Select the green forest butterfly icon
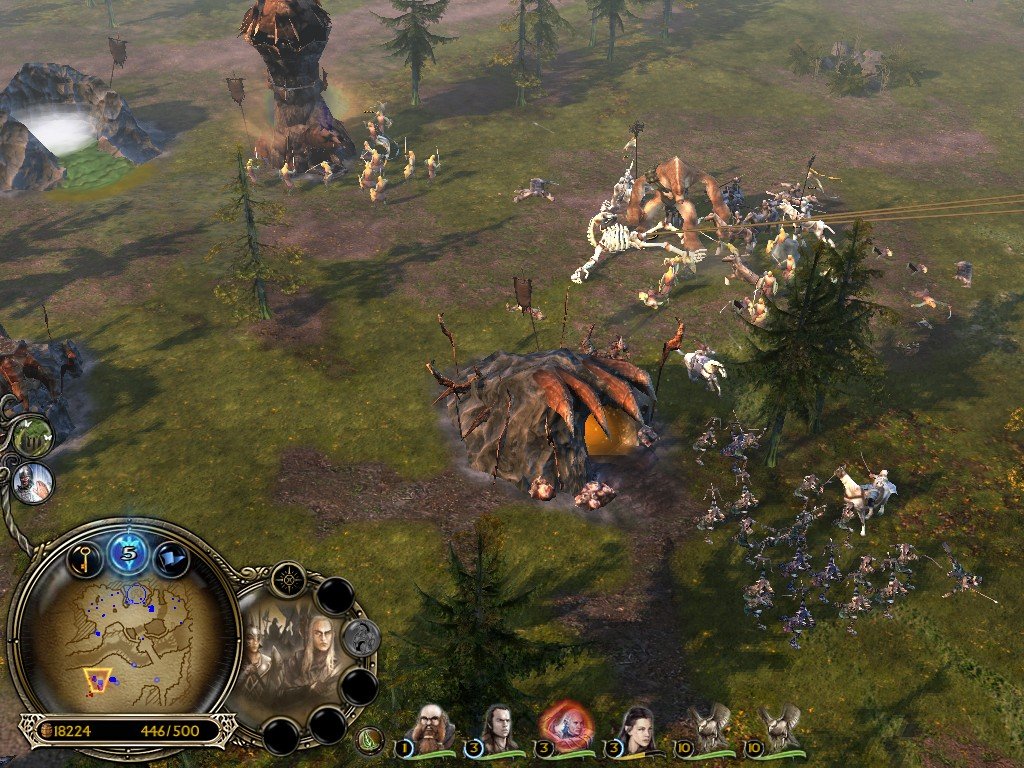 [32, 436]
